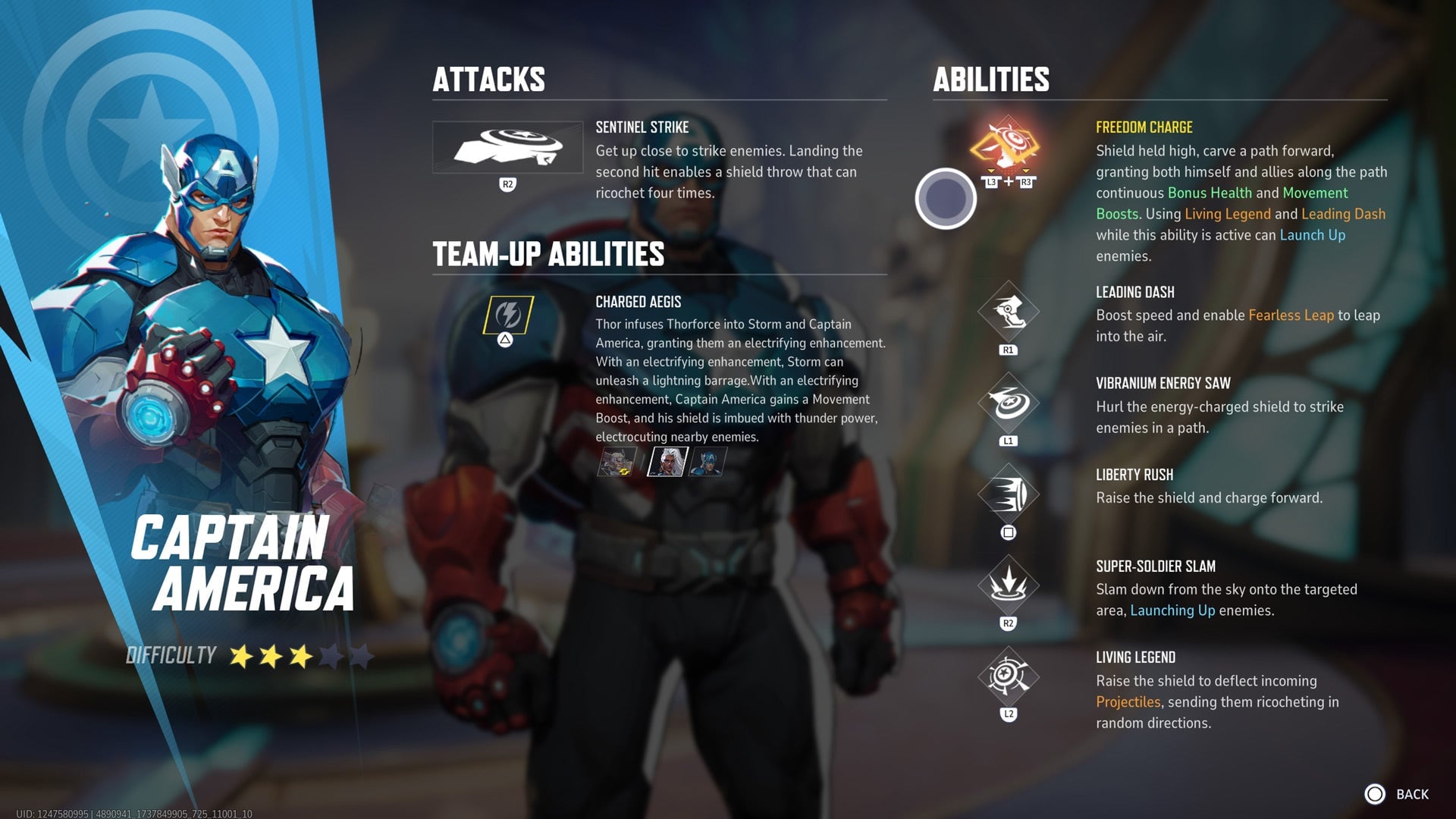Select the Sentinel Strike attack icon
Viewport: 1456px width, 819px height.
[x=507, y=149]
